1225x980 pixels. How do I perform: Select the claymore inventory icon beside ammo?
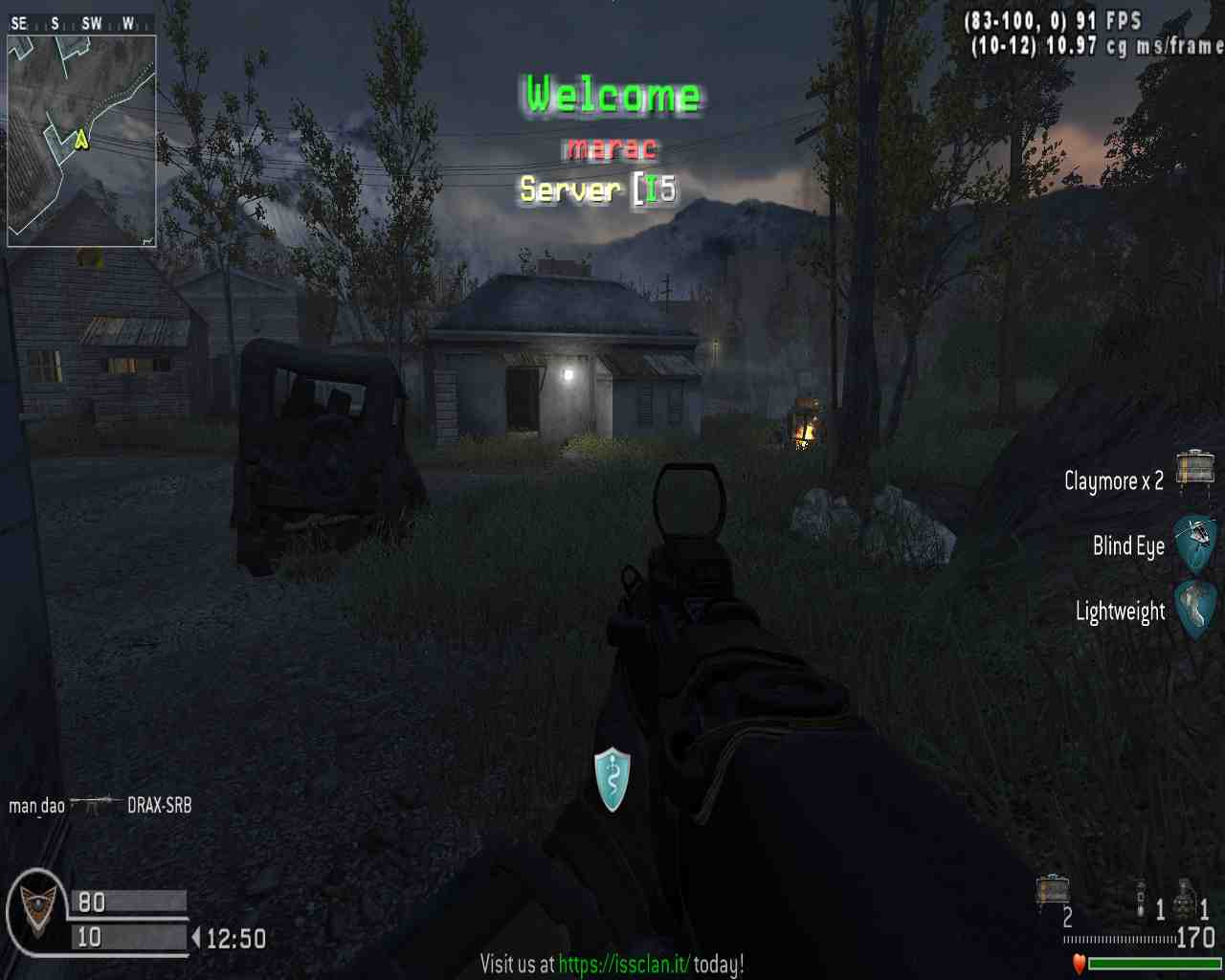[1053, 891]
